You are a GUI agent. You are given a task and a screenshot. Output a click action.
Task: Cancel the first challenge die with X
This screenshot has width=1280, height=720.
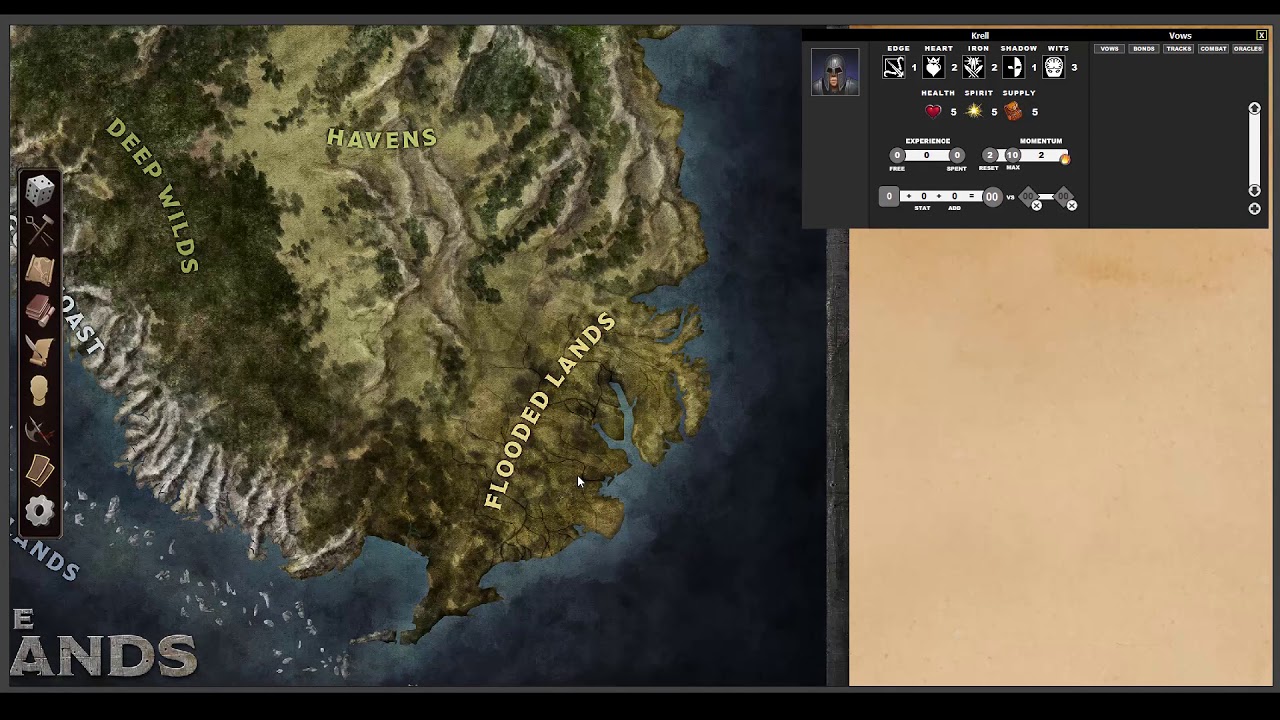[1036, 205]
